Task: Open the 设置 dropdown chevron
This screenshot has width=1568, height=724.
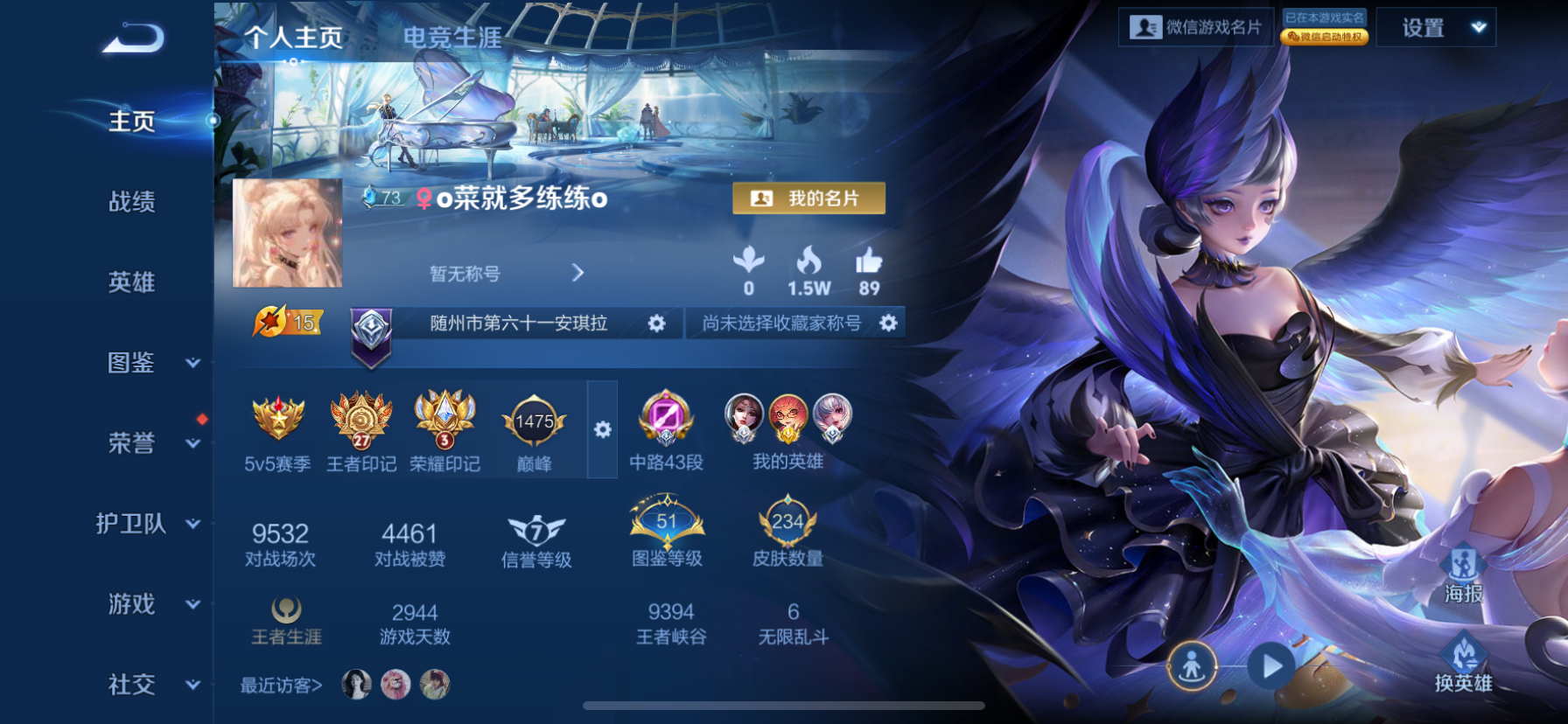Action: 1479,28
